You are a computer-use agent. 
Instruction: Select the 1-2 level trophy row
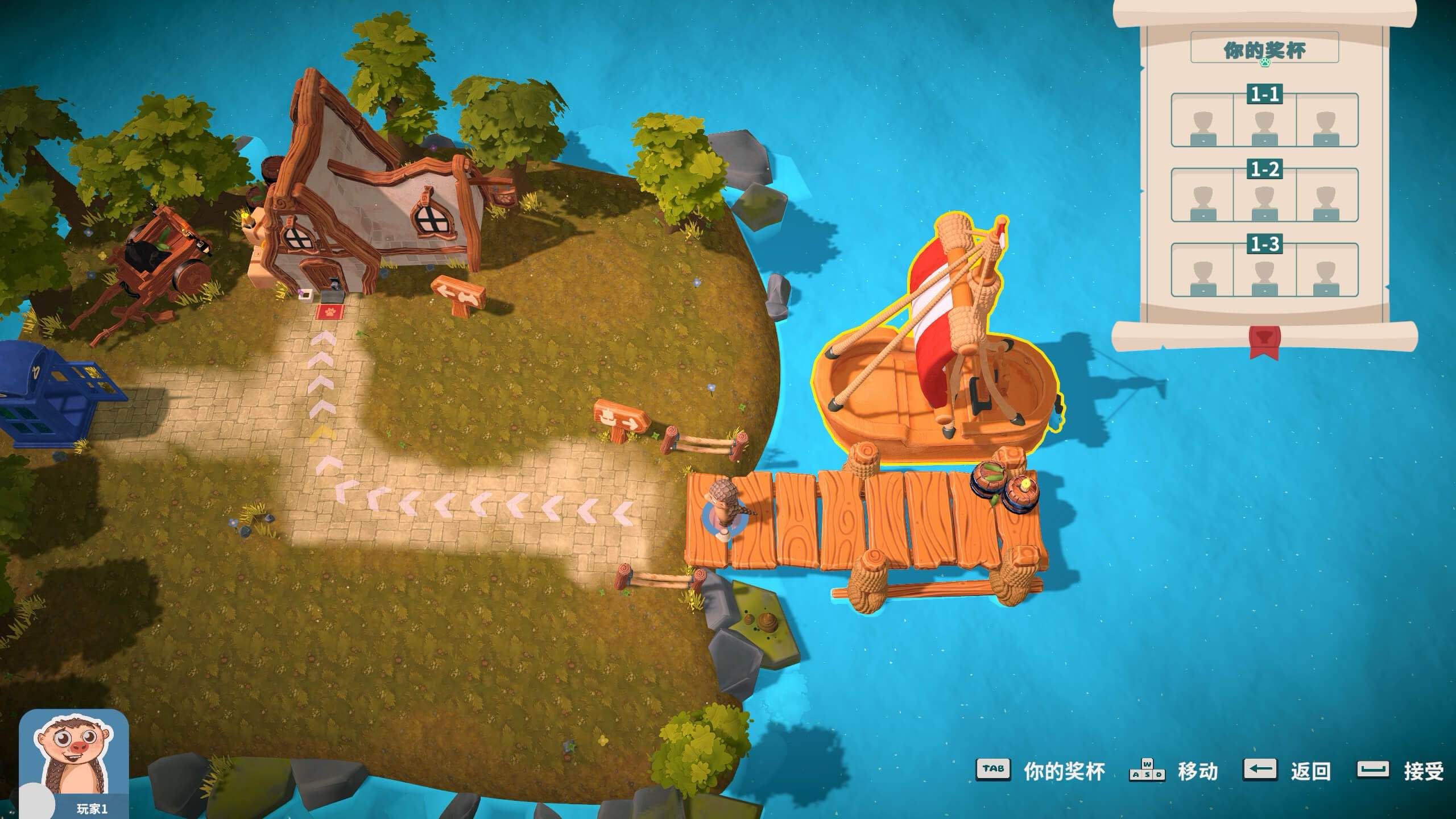click(1264, 195)
